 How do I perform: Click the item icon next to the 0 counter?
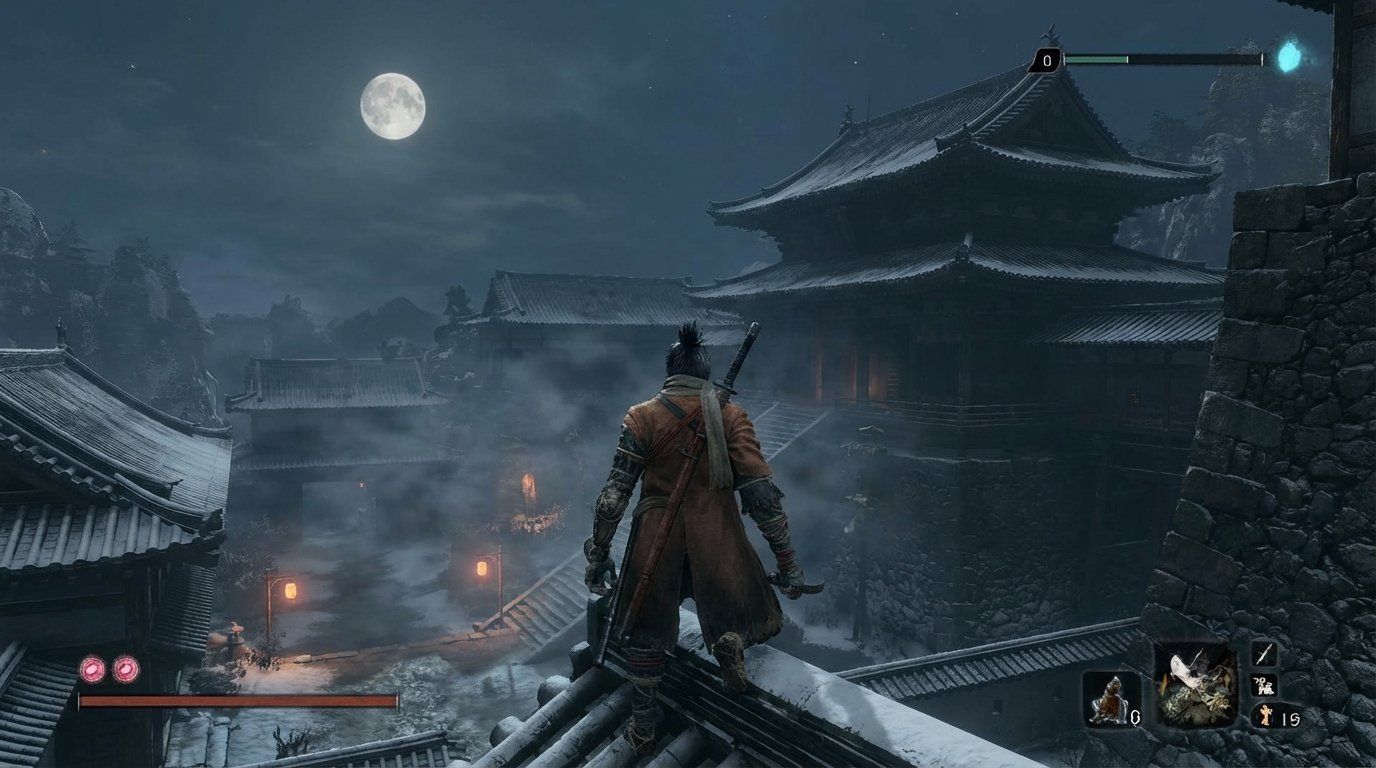click(x=1112, y=698)
